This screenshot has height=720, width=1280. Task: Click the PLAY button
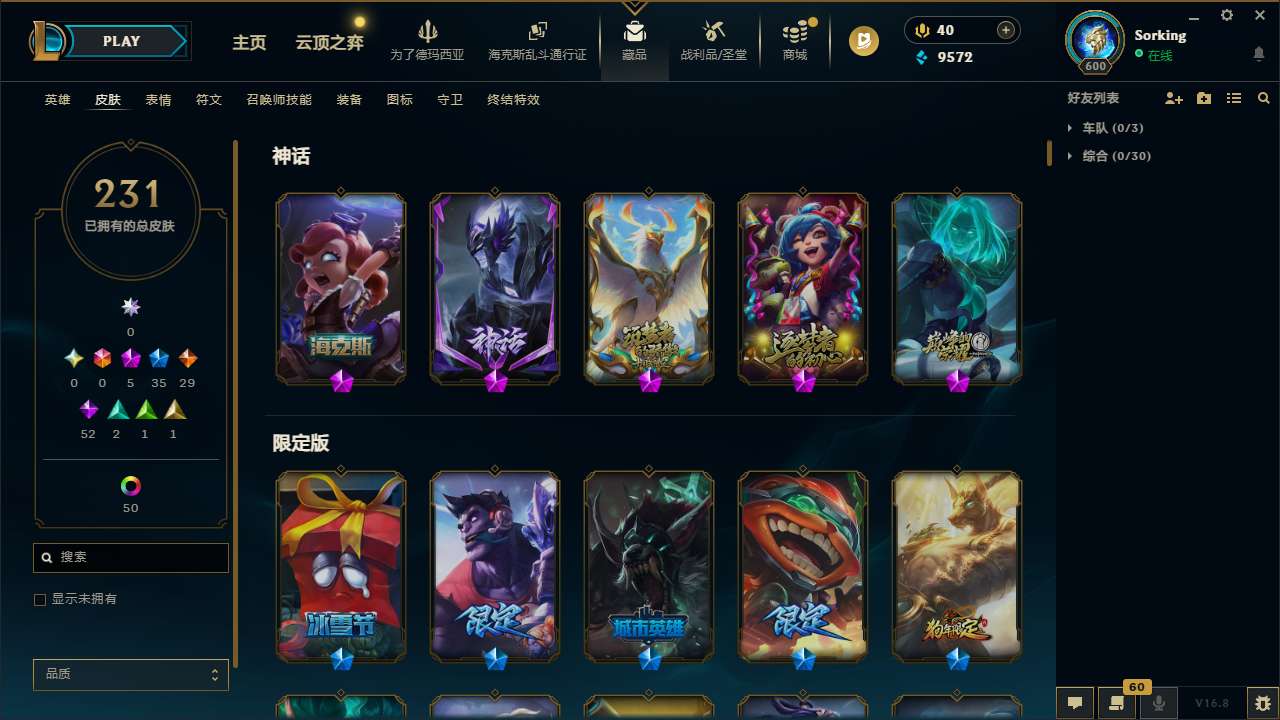(121, 41)
